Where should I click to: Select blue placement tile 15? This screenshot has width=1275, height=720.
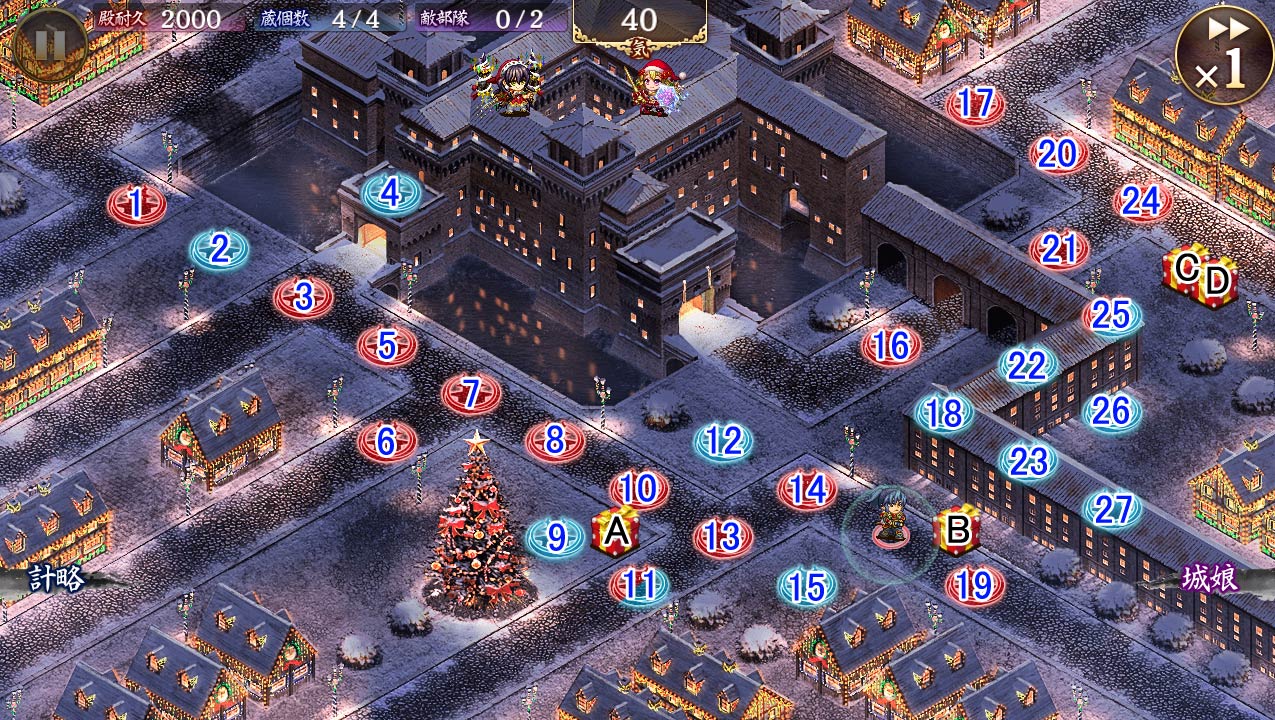coord(807,587)
